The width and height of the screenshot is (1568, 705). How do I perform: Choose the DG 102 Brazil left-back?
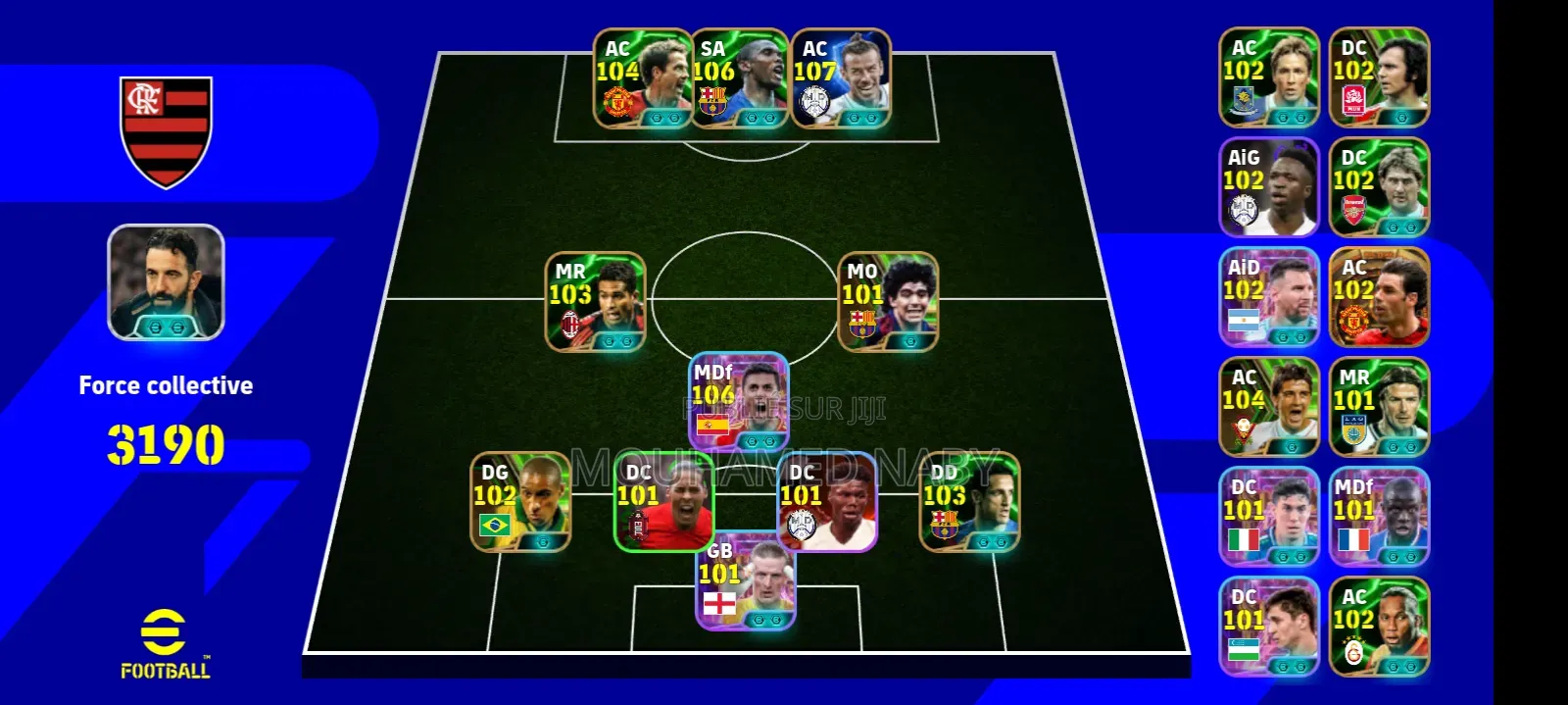click(x=520, y=501)
